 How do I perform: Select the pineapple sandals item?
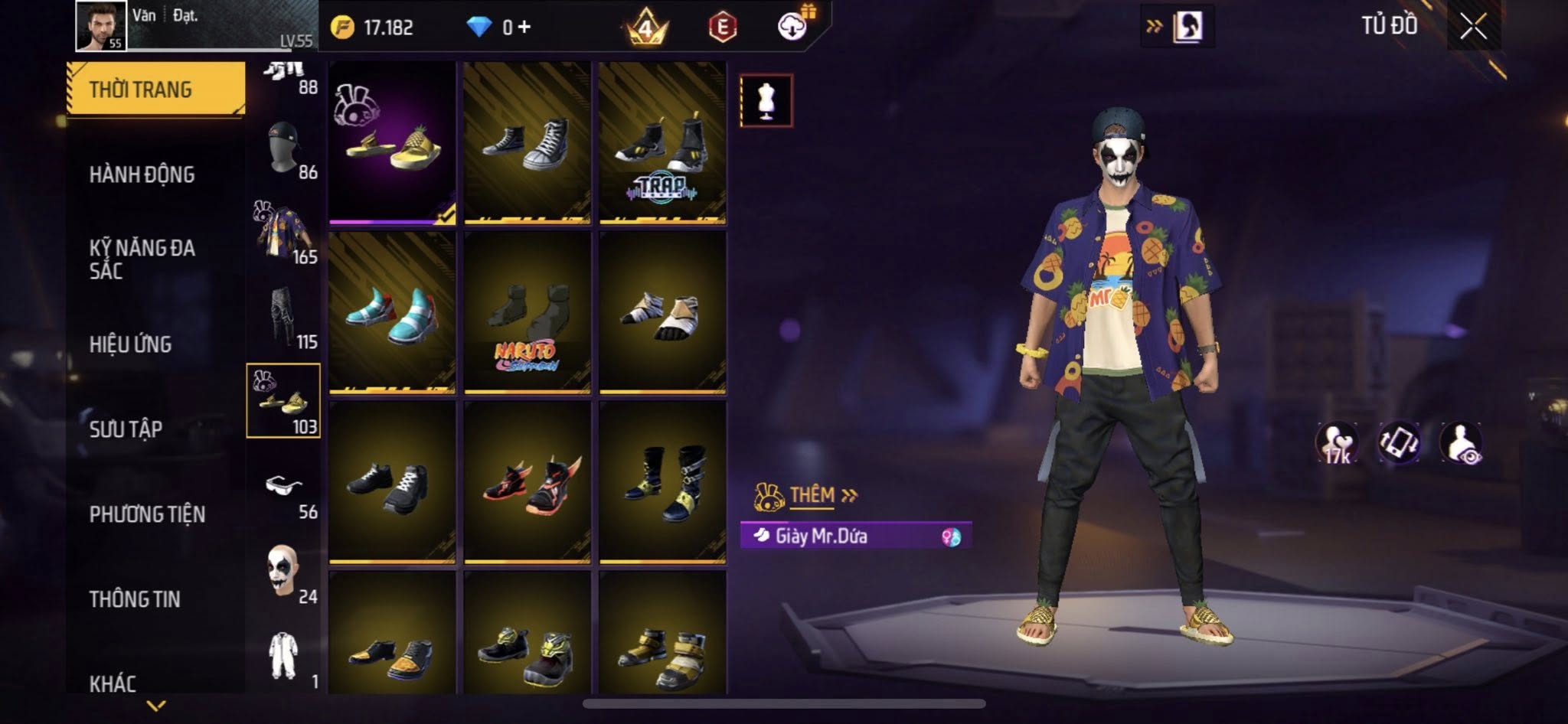(x=392, y=142)
